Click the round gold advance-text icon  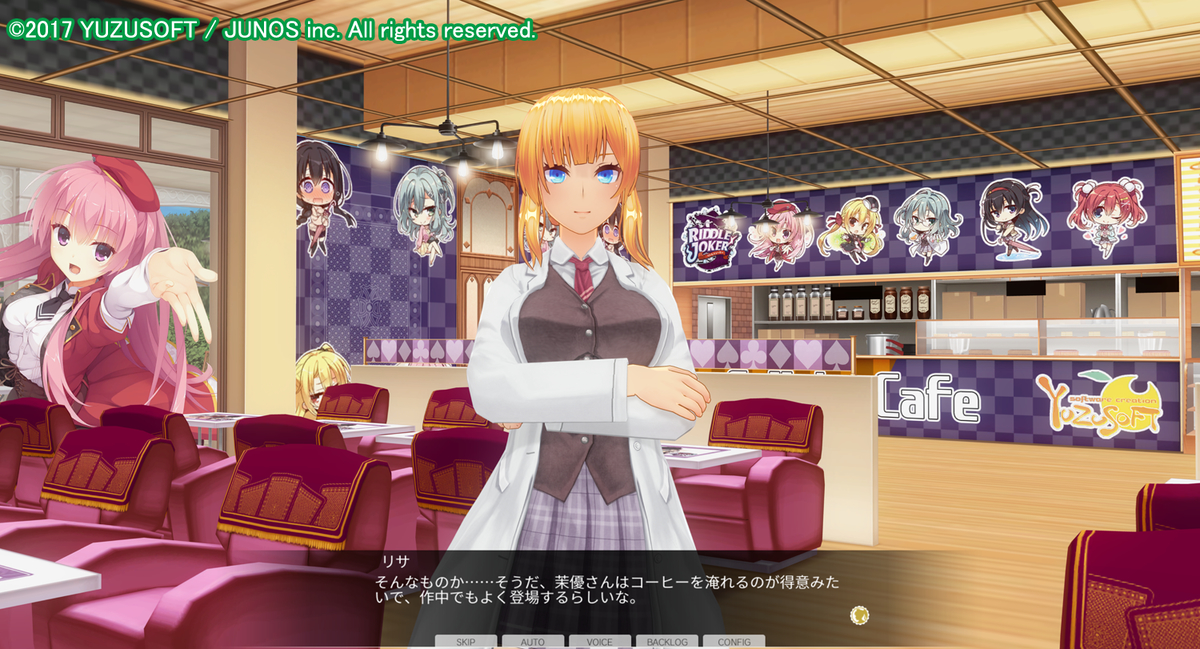click(859, 614)
